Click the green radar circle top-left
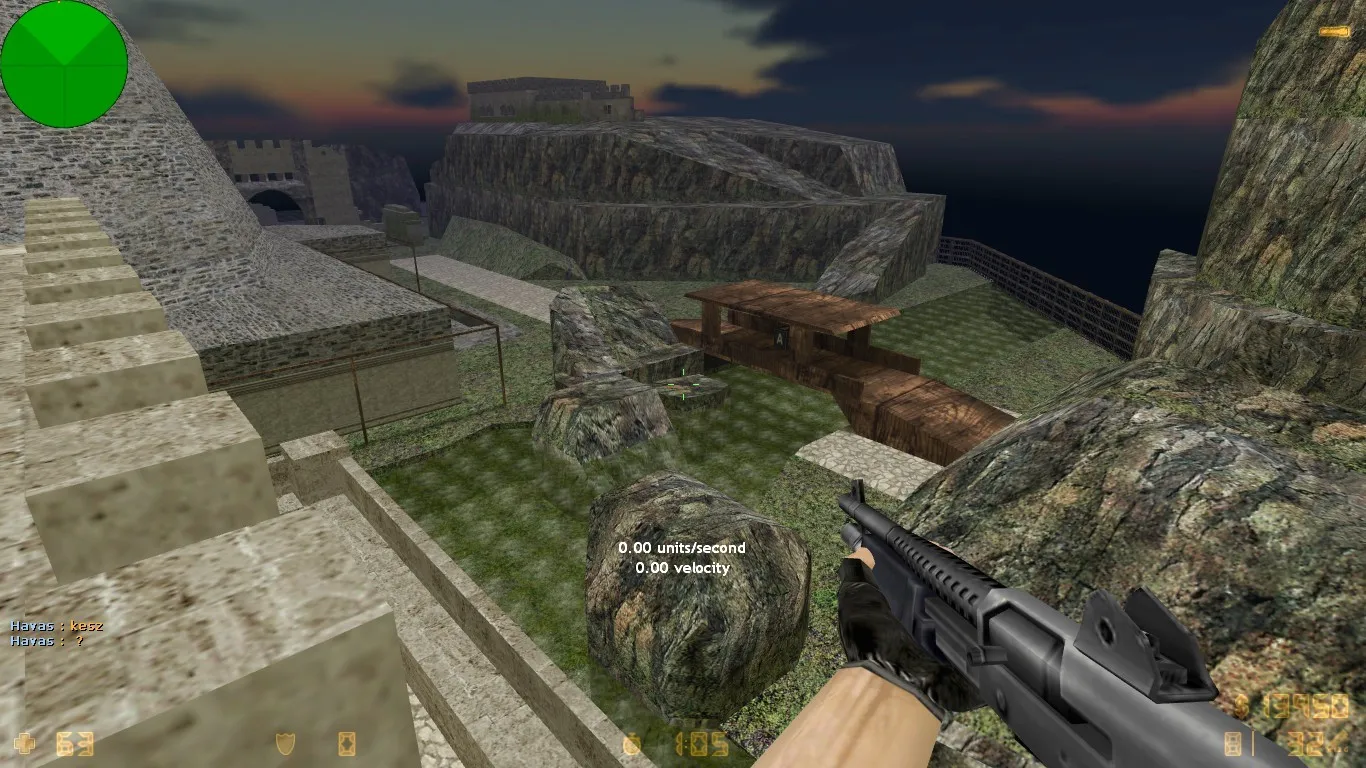1366x768 pixels. (x=64, y=64)
